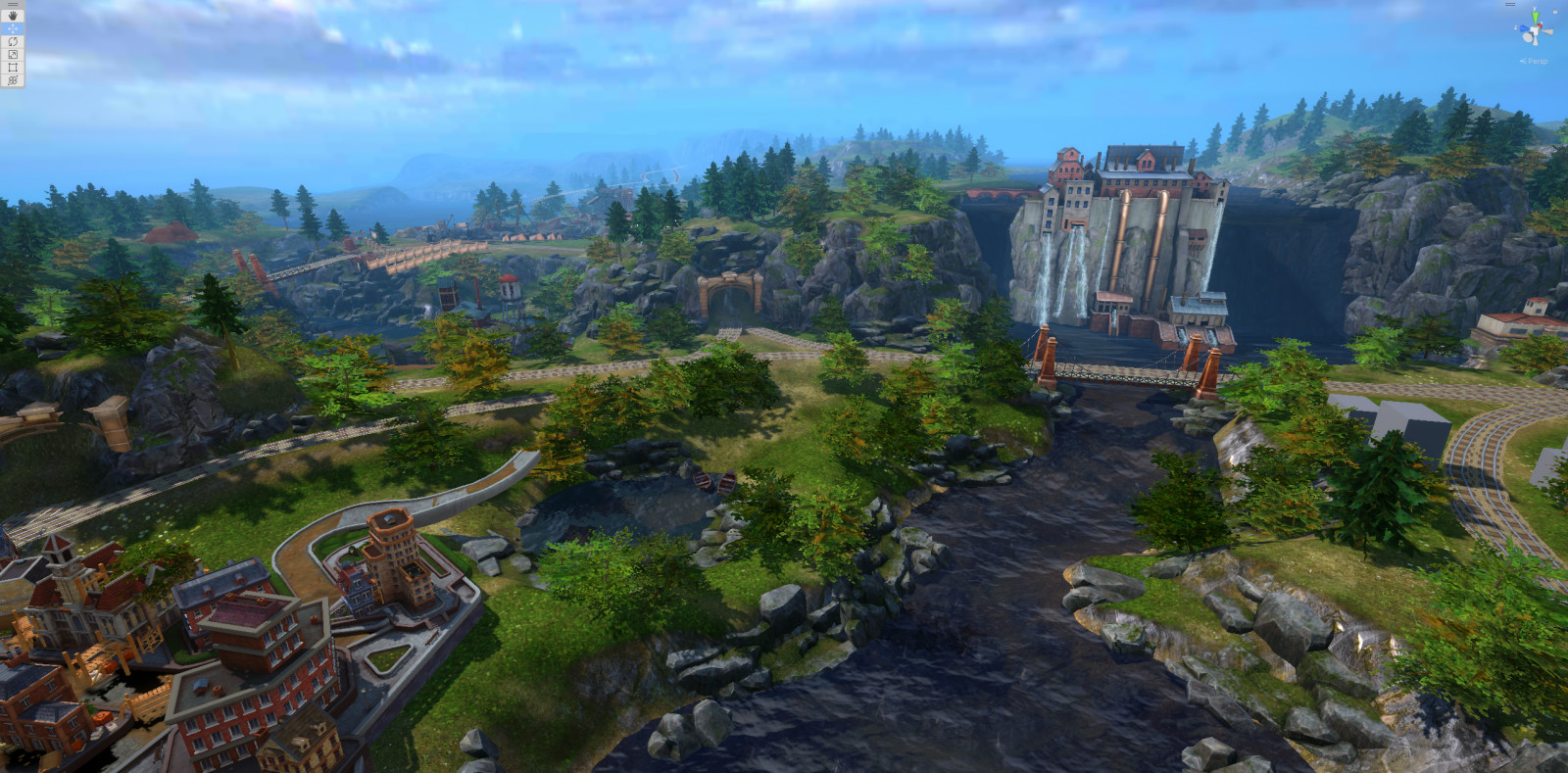Viewport: 1568px width, 773px height.
Task: Switch to the scale tool
Action: [13, 55]
